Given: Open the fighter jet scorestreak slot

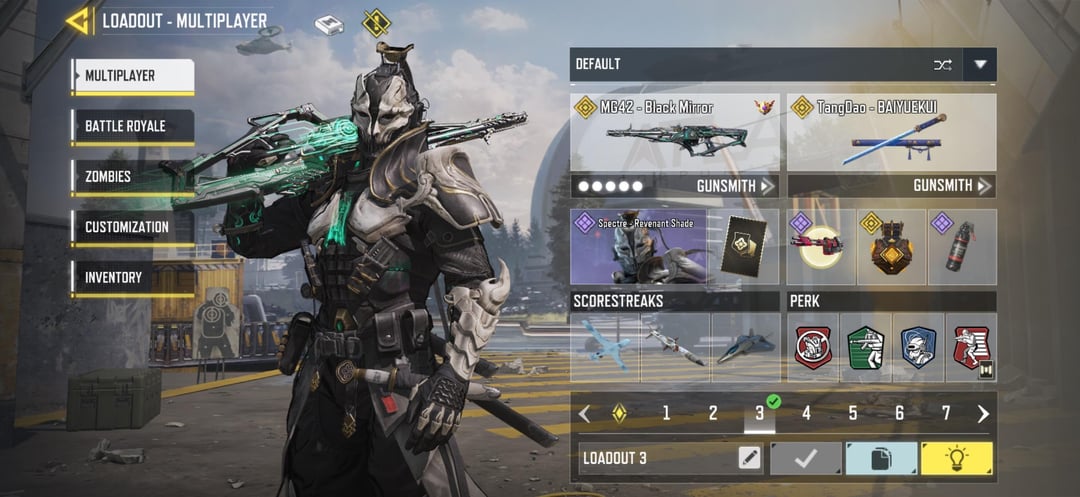Looking at the screenshot, I should (x=745, y=347).
